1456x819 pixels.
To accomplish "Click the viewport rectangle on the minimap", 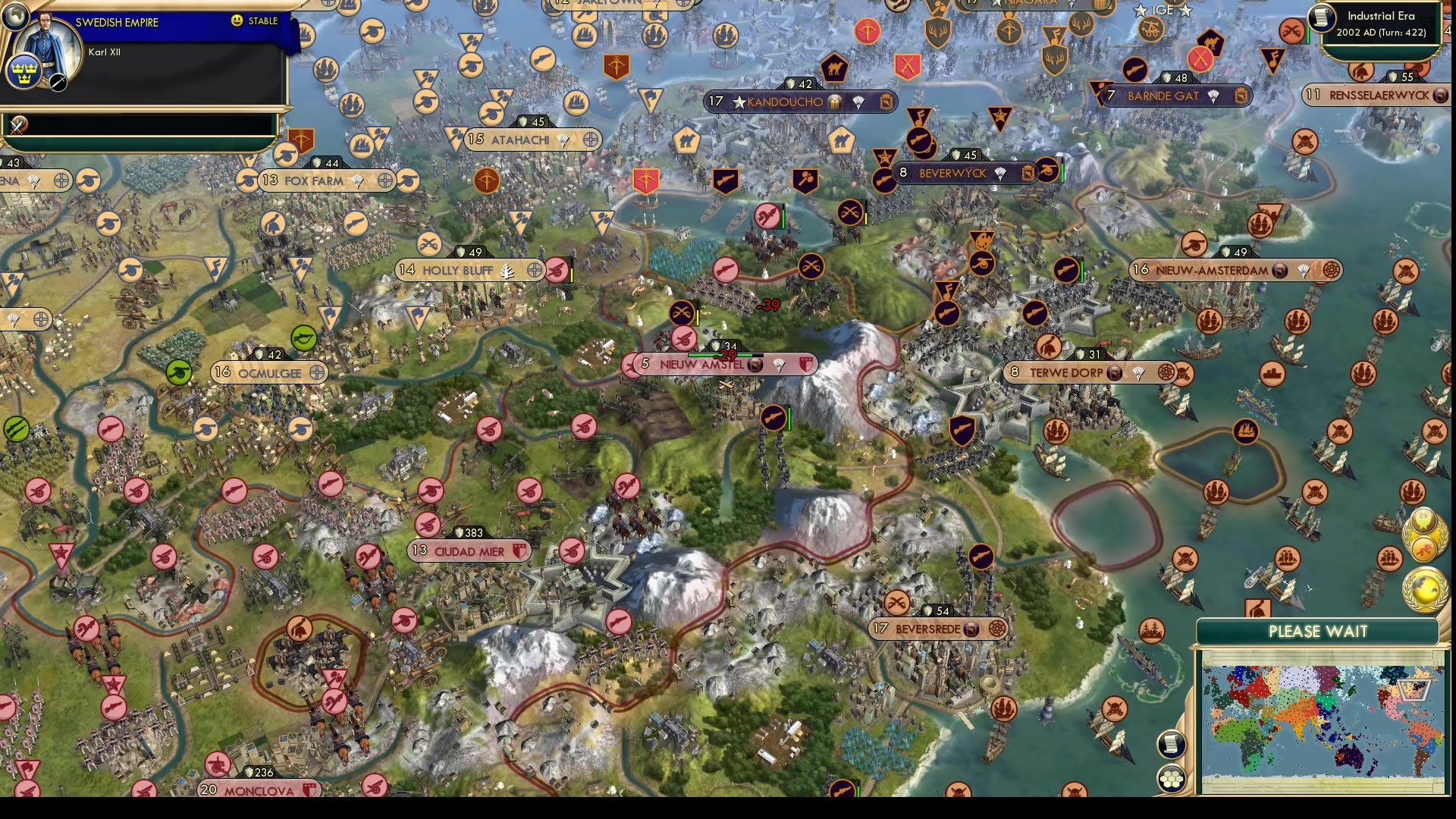I will click(x=1414, y=690).
